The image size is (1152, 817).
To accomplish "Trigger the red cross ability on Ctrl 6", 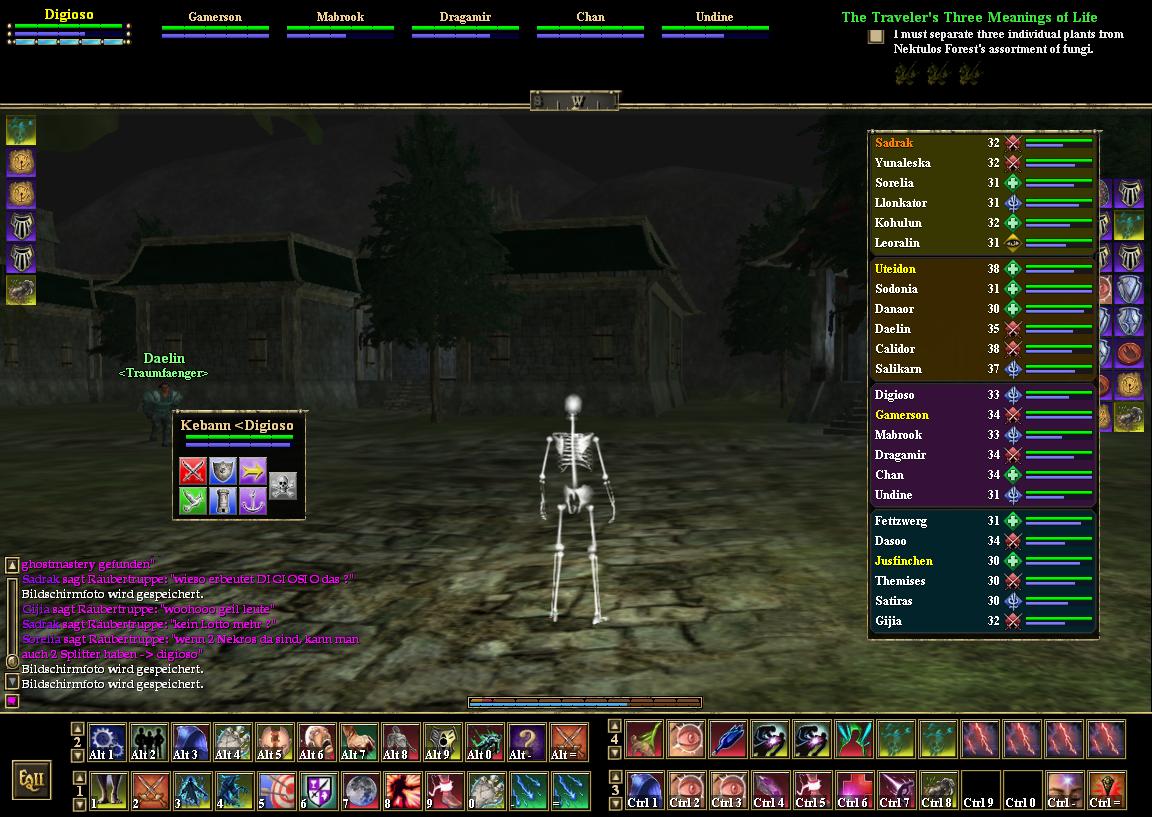I will [x=853, y=790].
